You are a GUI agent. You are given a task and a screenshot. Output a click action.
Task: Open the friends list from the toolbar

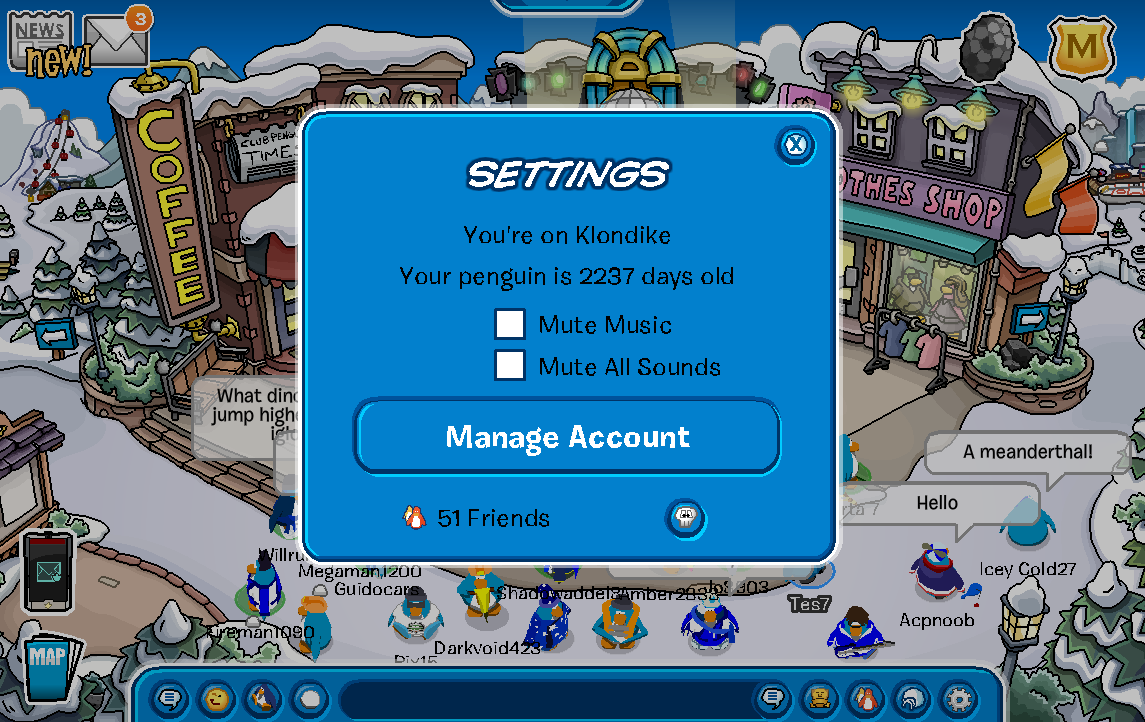866,698
